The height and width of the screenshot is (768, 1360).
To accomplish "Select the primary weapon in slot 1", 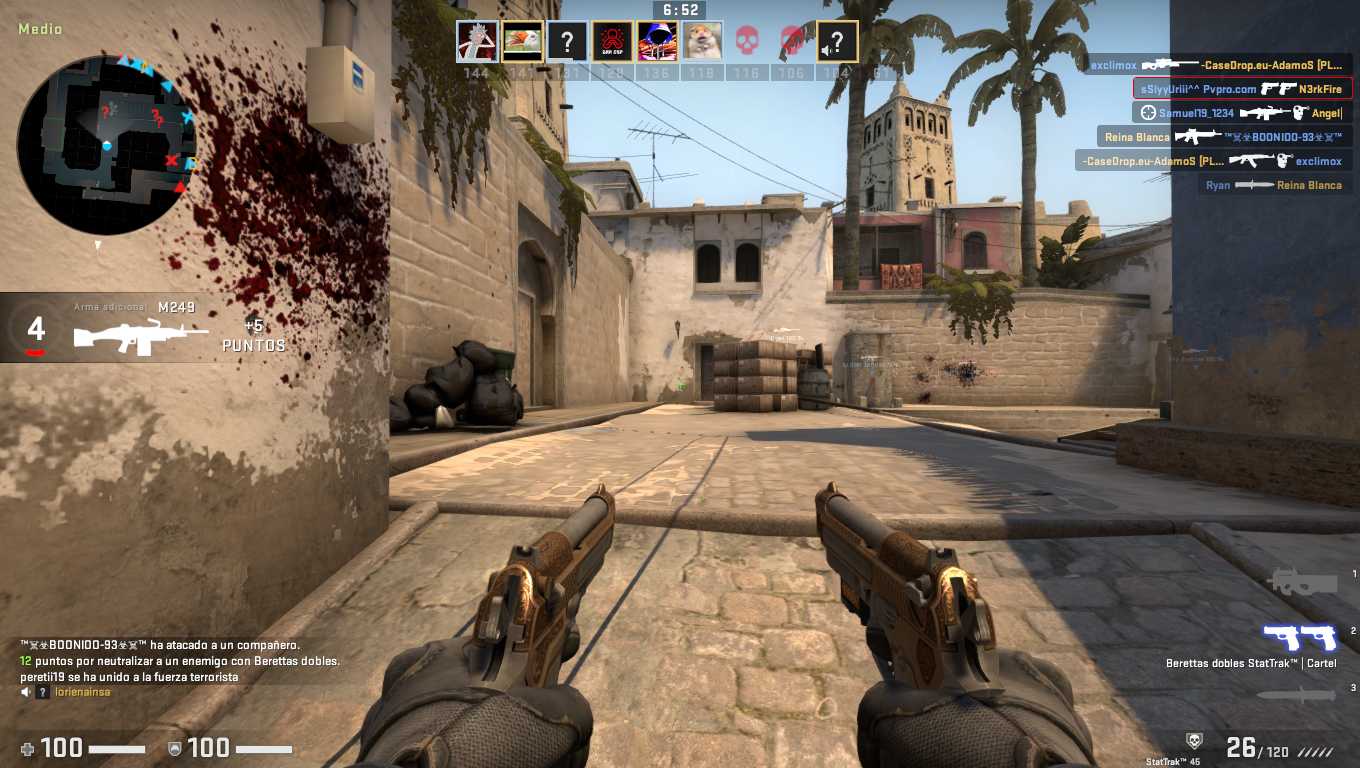I will (x=1301, y=580).
